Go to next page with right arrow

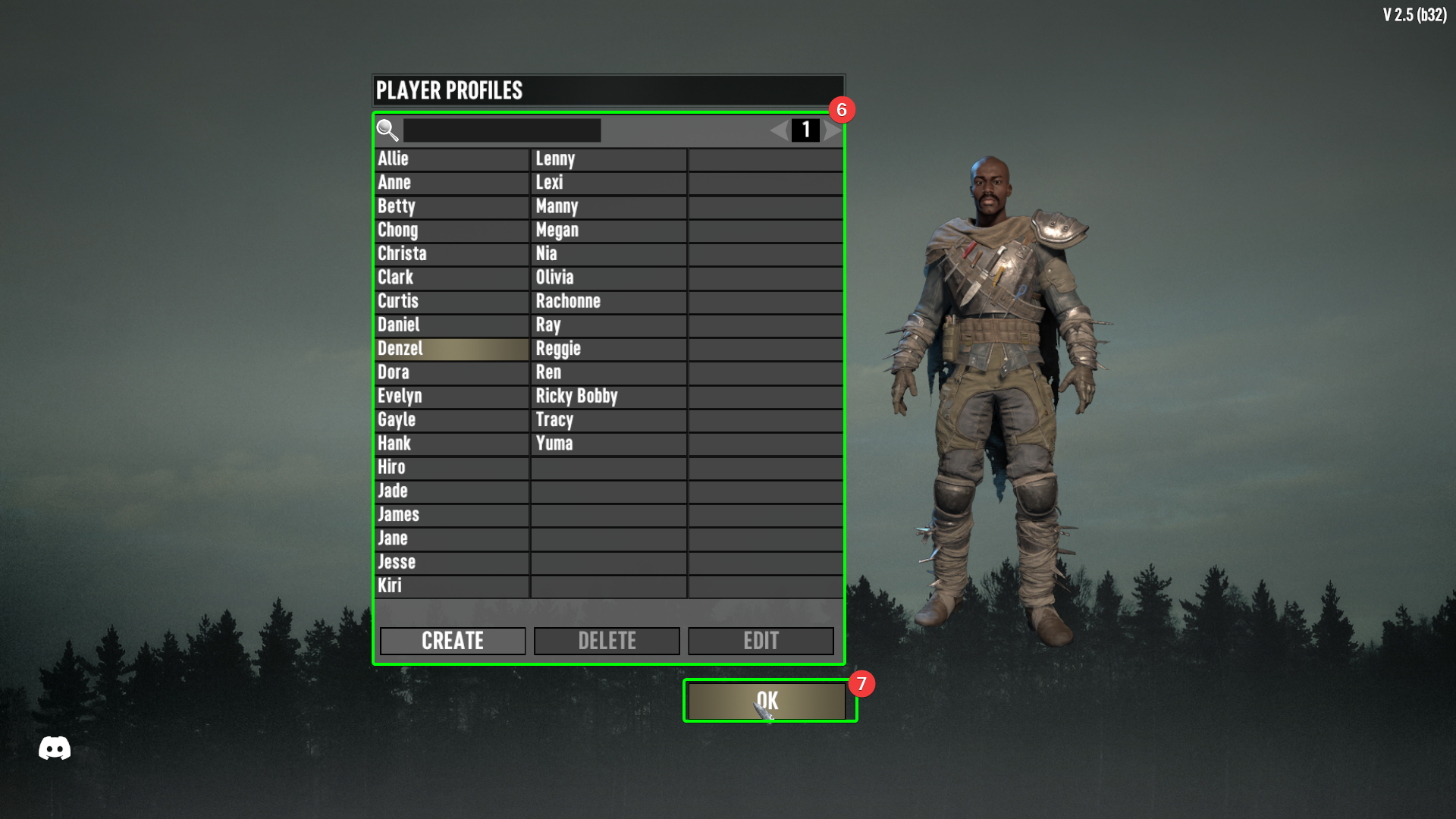click(x=831, y=130)
